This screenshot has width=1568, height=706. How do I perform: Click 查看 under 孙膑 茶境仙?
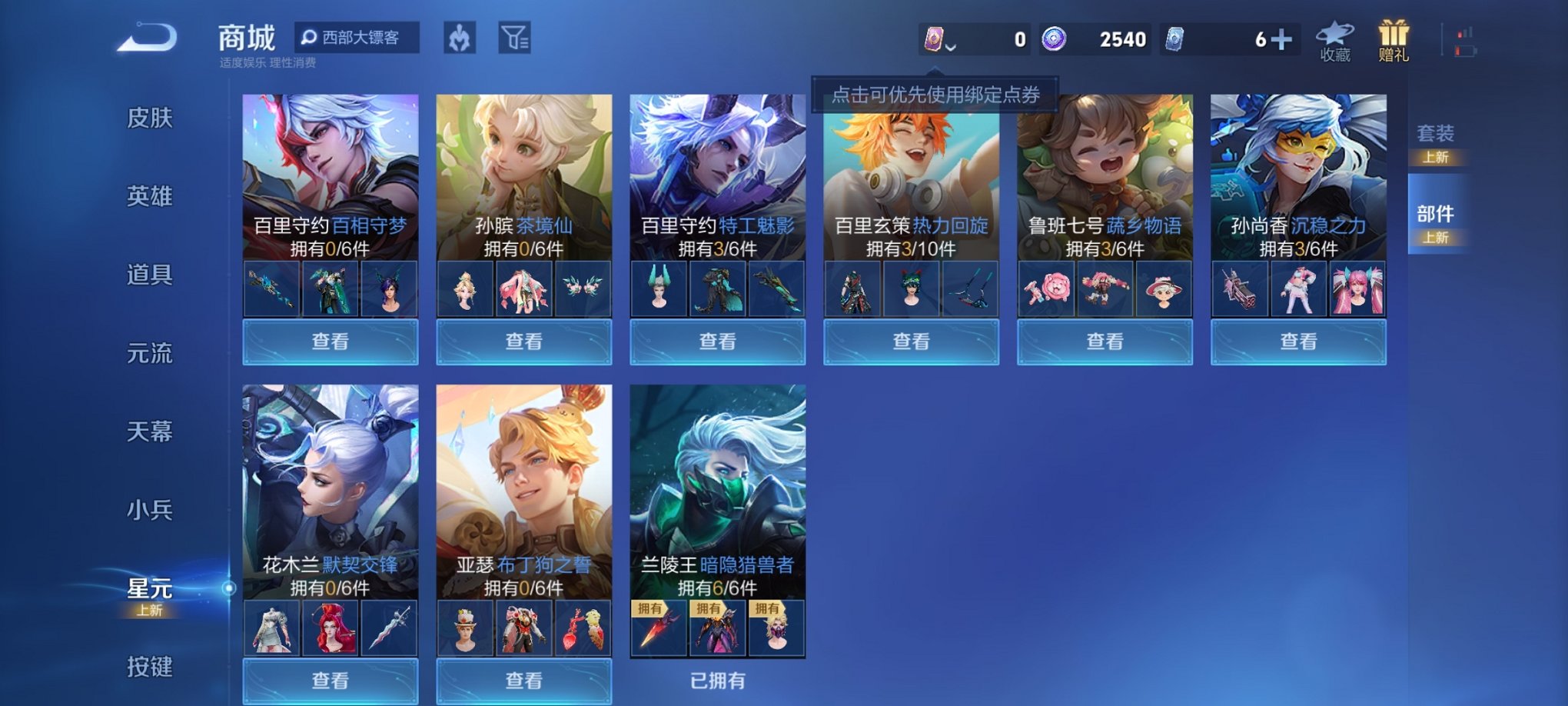click(523, 341)
